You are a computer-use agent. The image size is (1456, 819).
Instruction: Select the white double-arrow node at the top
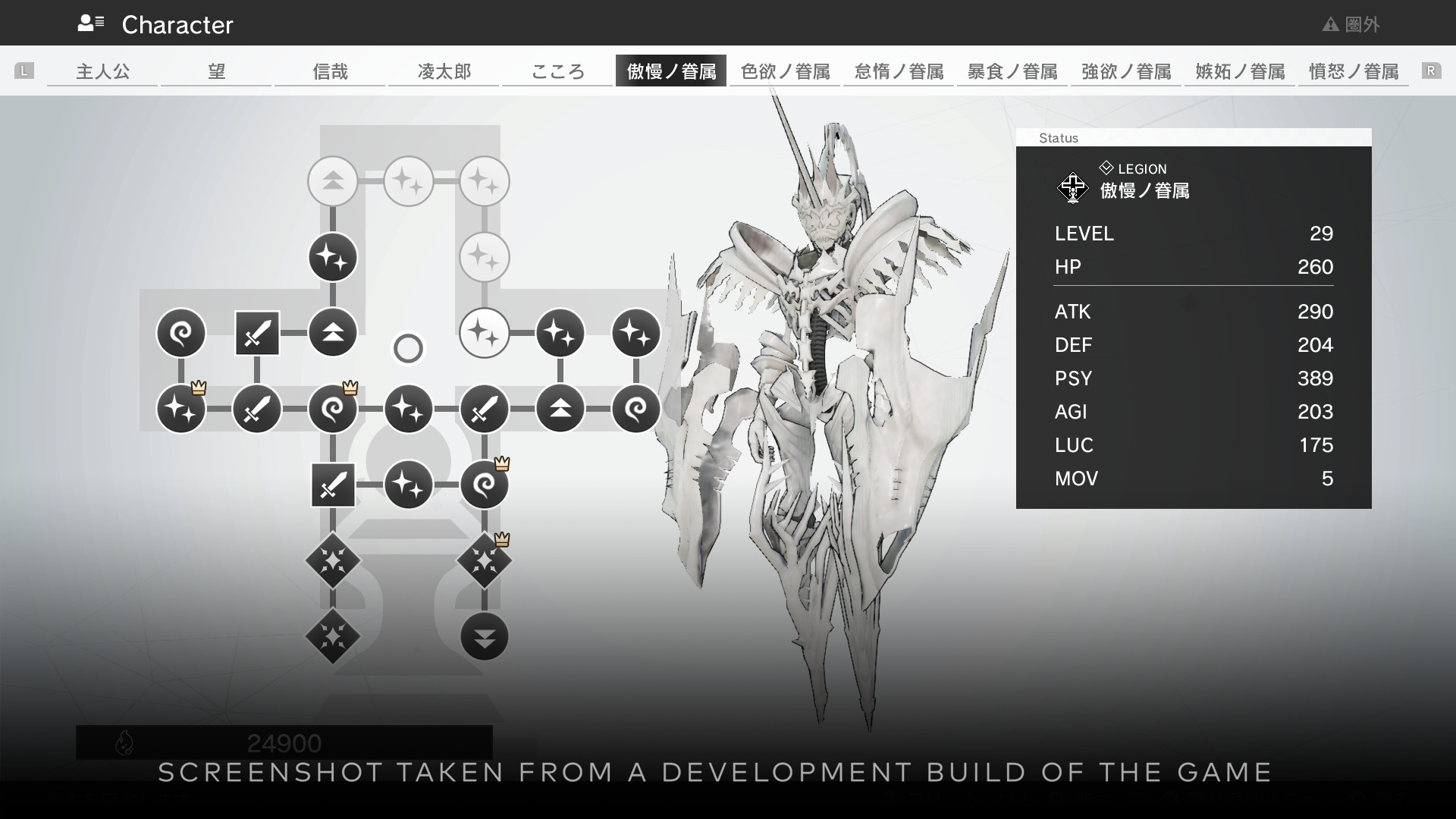[333, 181]
